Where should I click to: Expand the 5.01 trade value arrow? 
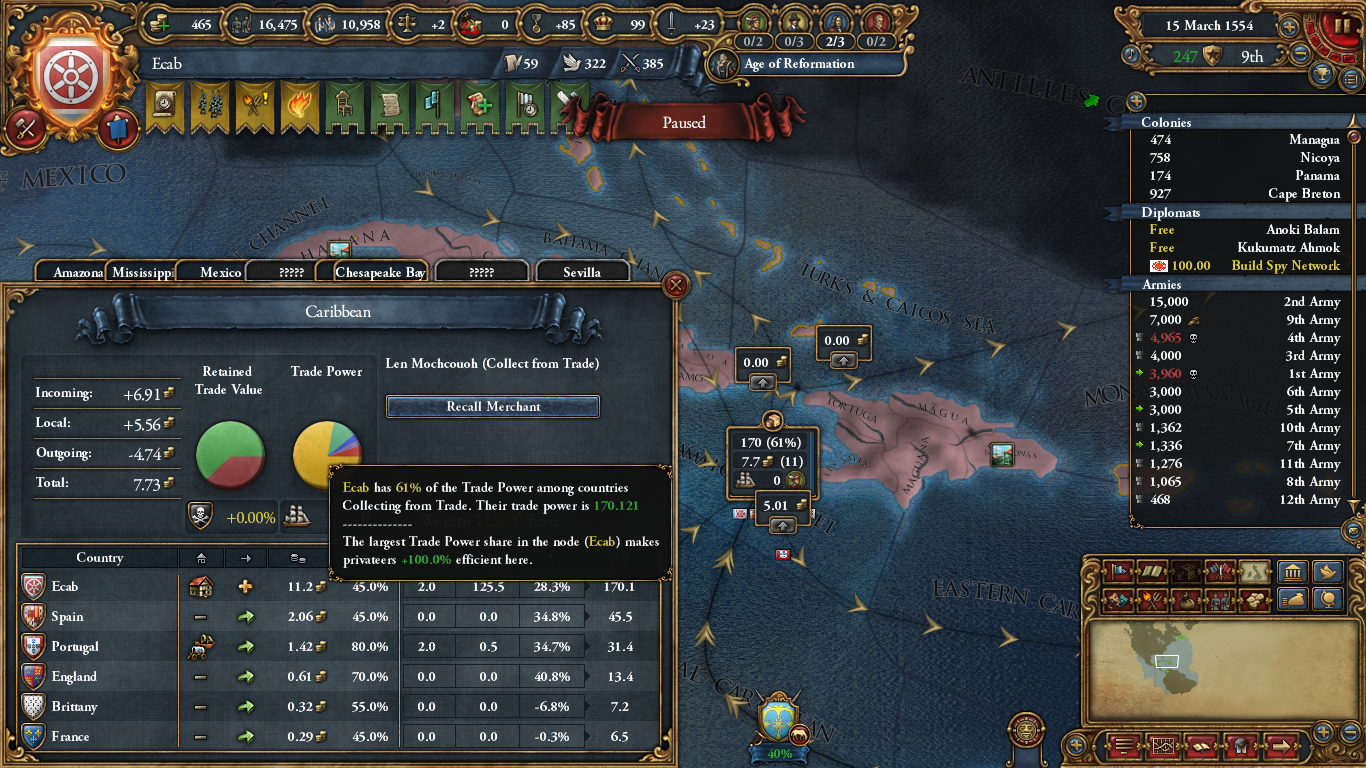(x=782, y=526)
